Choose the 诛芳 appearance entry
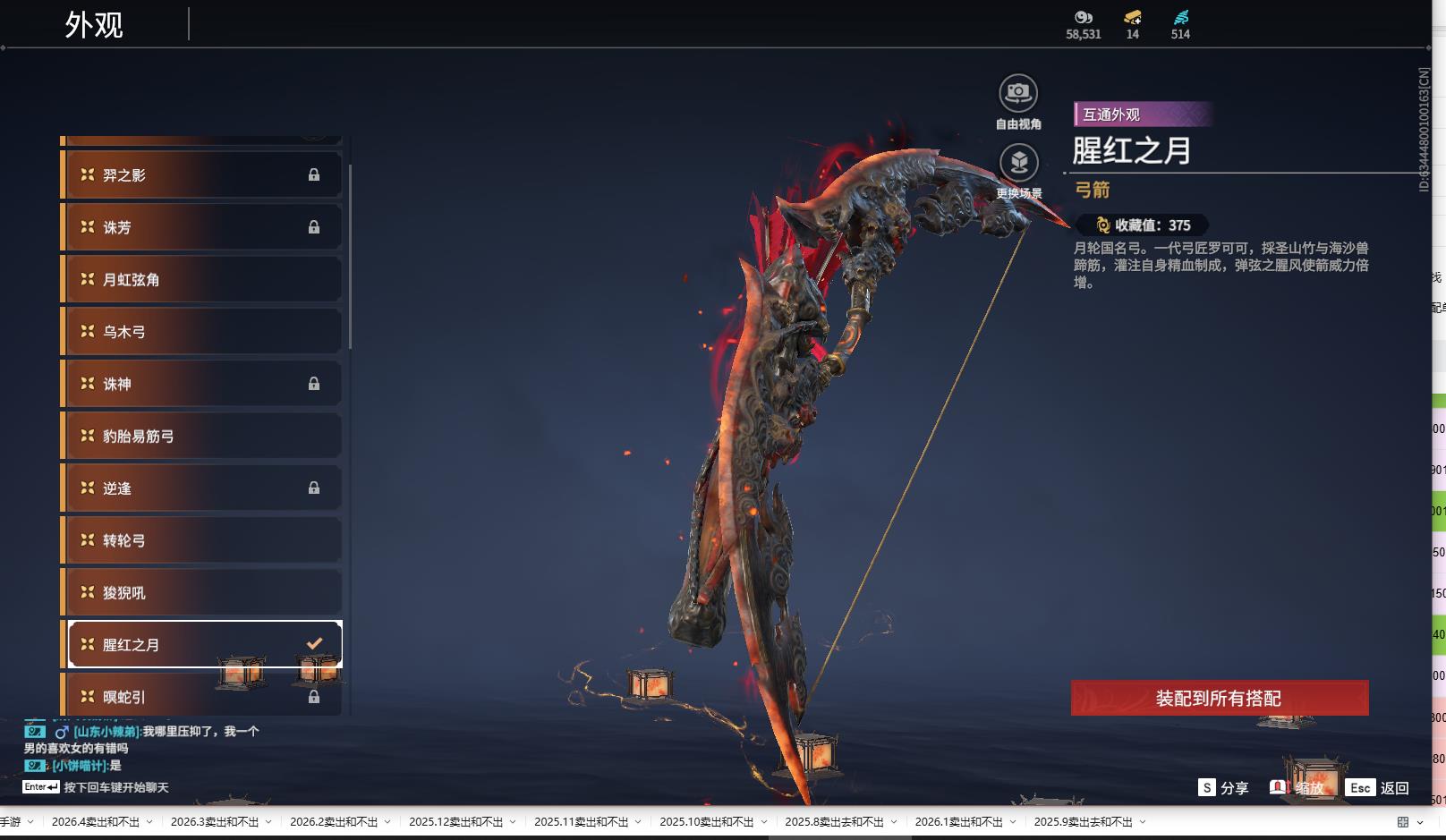The width and height of the screenshot is (1446, 840). (x=201, y=227)
